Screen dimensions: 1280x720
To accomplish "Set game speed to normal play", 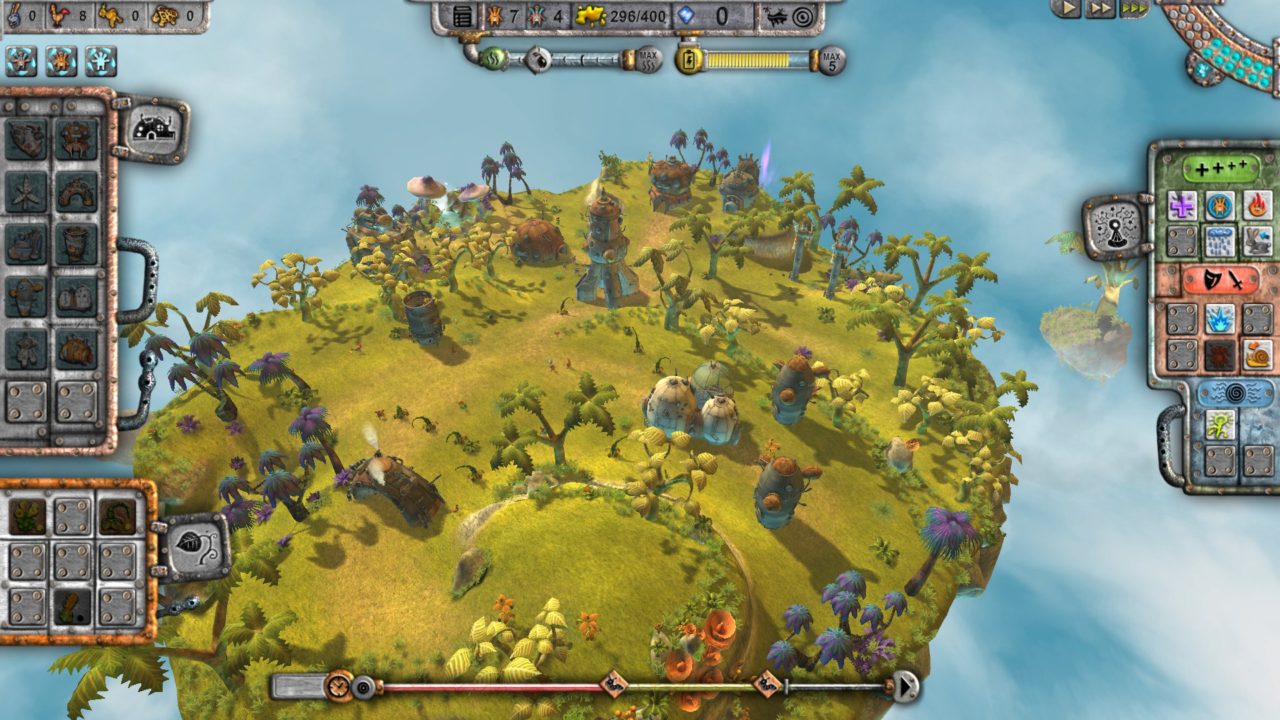I will click(x=1069, y=8).
